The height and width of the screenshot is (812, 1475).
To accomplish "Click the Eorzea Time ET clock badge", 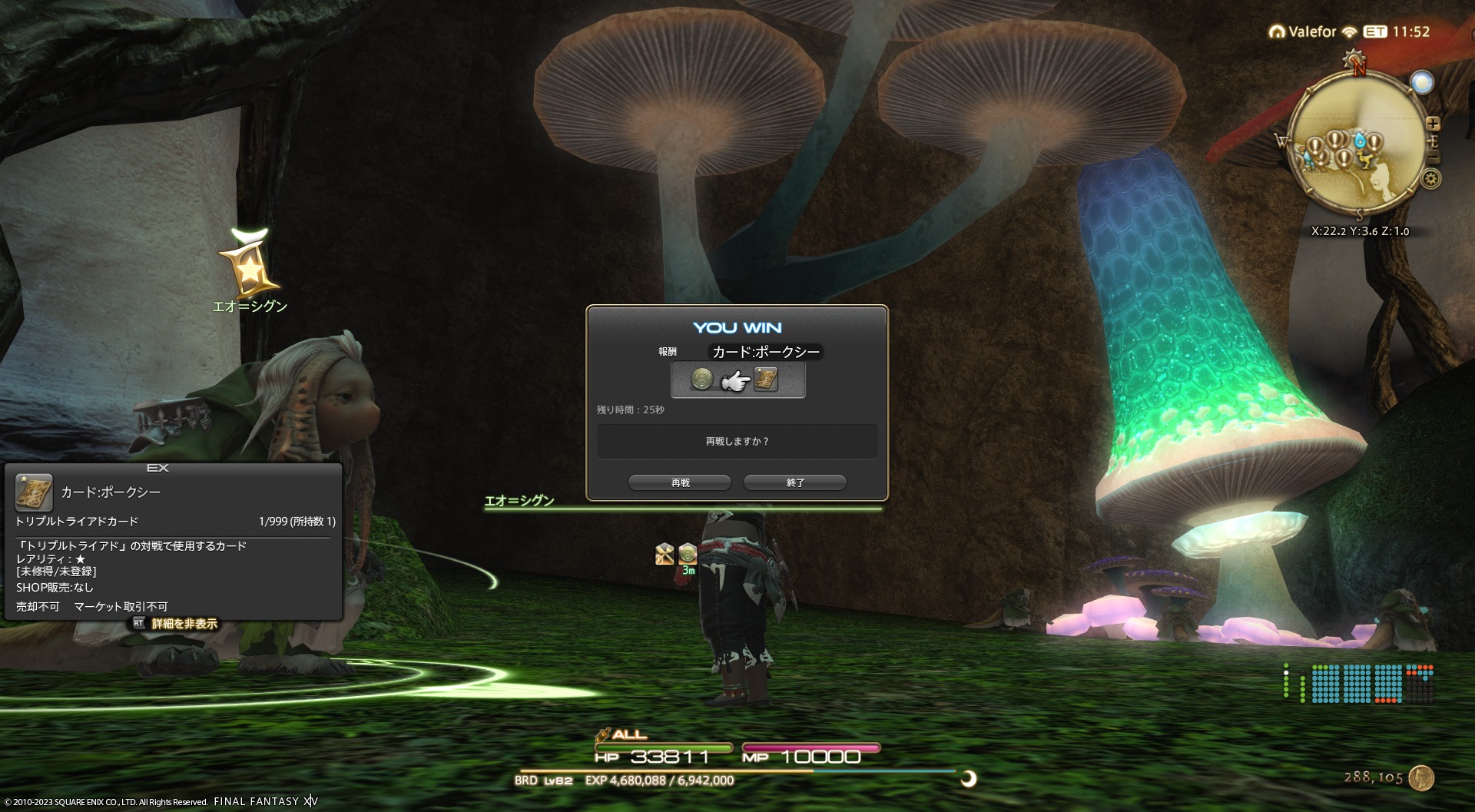I will click(1375, 31).
